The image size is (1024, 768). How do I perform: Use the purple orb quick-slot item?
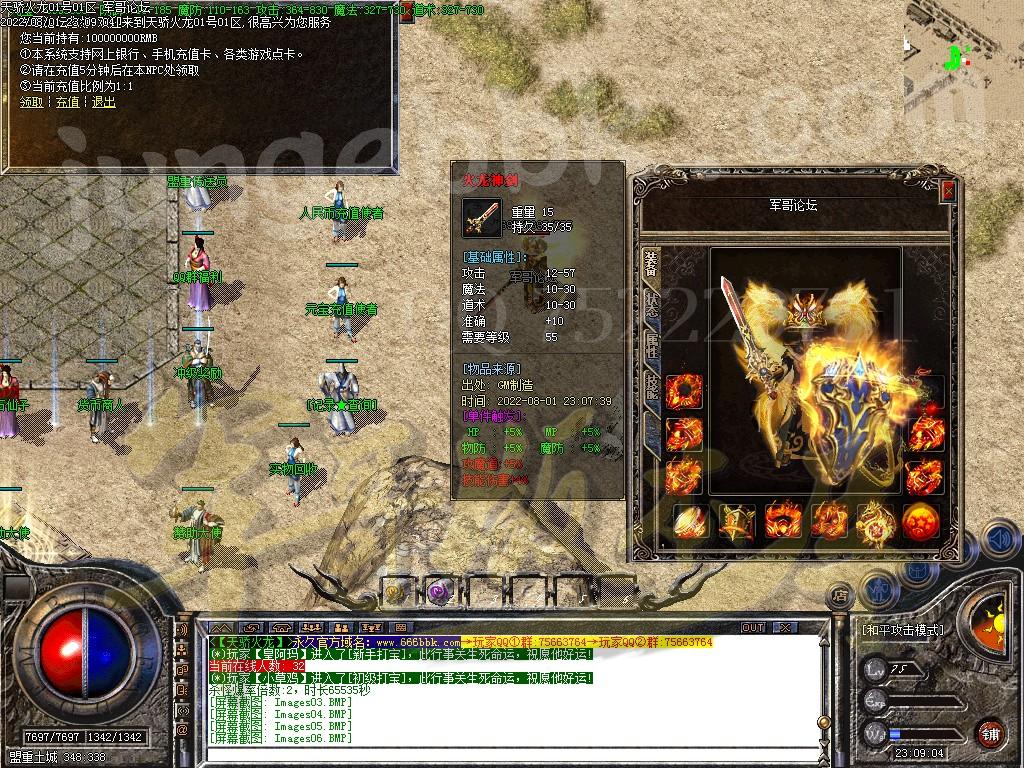(x=438, y=591)
